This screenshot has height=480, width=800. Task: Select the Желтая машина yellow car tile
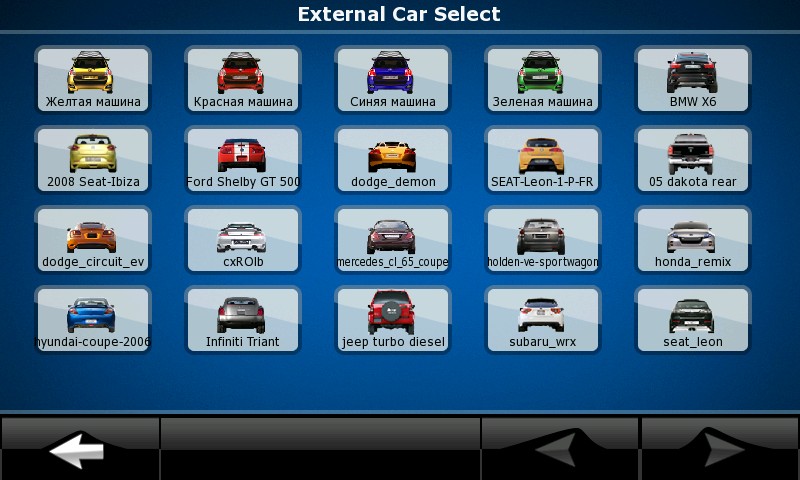click(93, 79)
